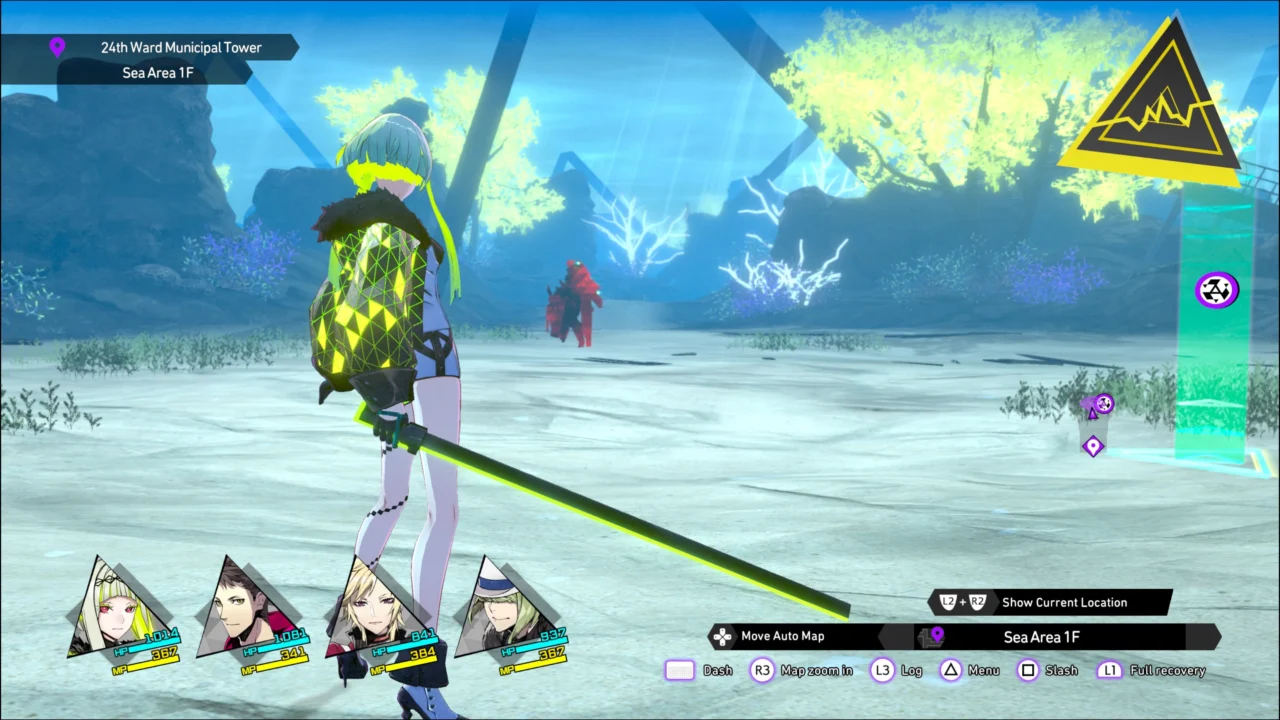1280x720 pixels.
Task: Click the purple diamond location pin marker
Action: [x=1093, y=446]
